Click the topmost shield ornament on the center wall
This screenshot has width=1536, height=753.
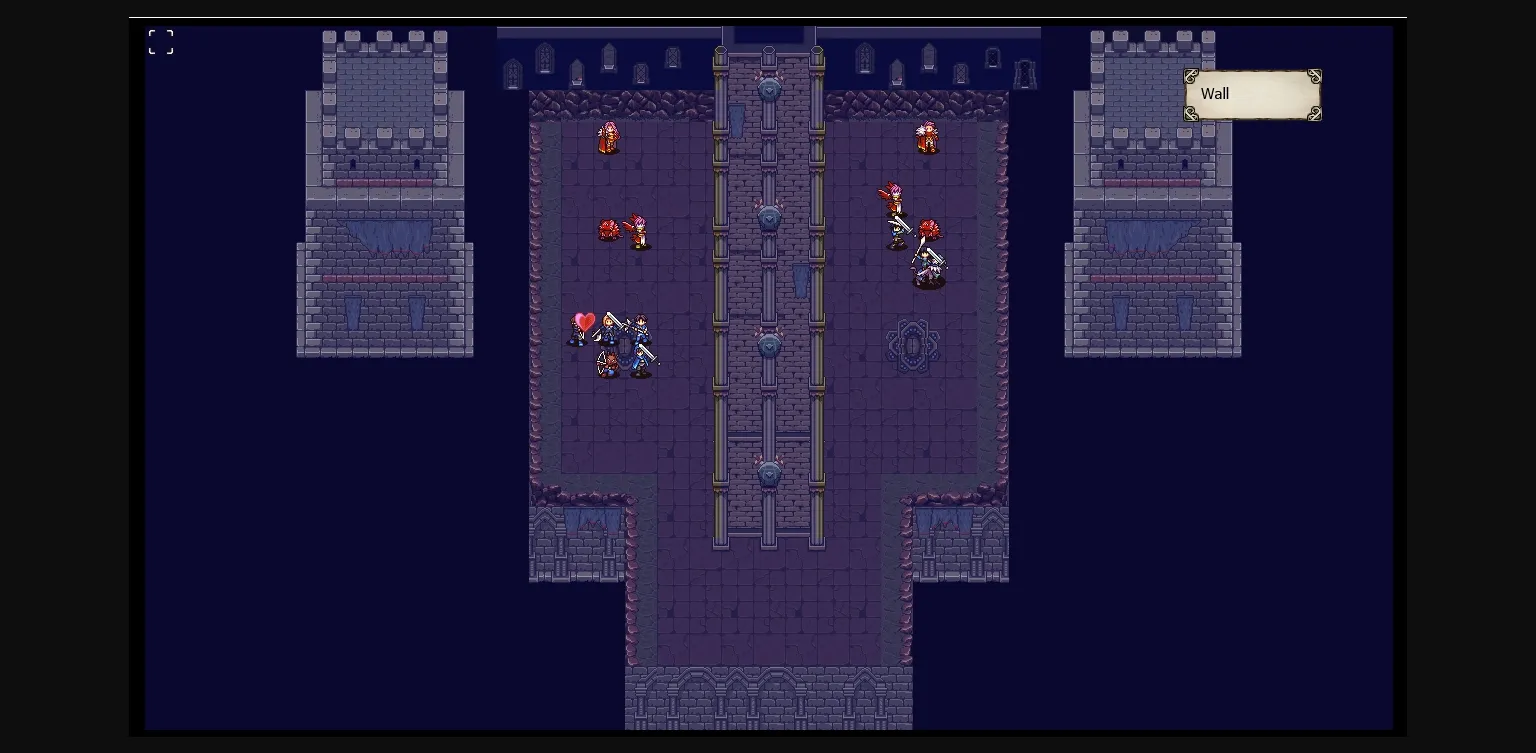pos(768,89)
